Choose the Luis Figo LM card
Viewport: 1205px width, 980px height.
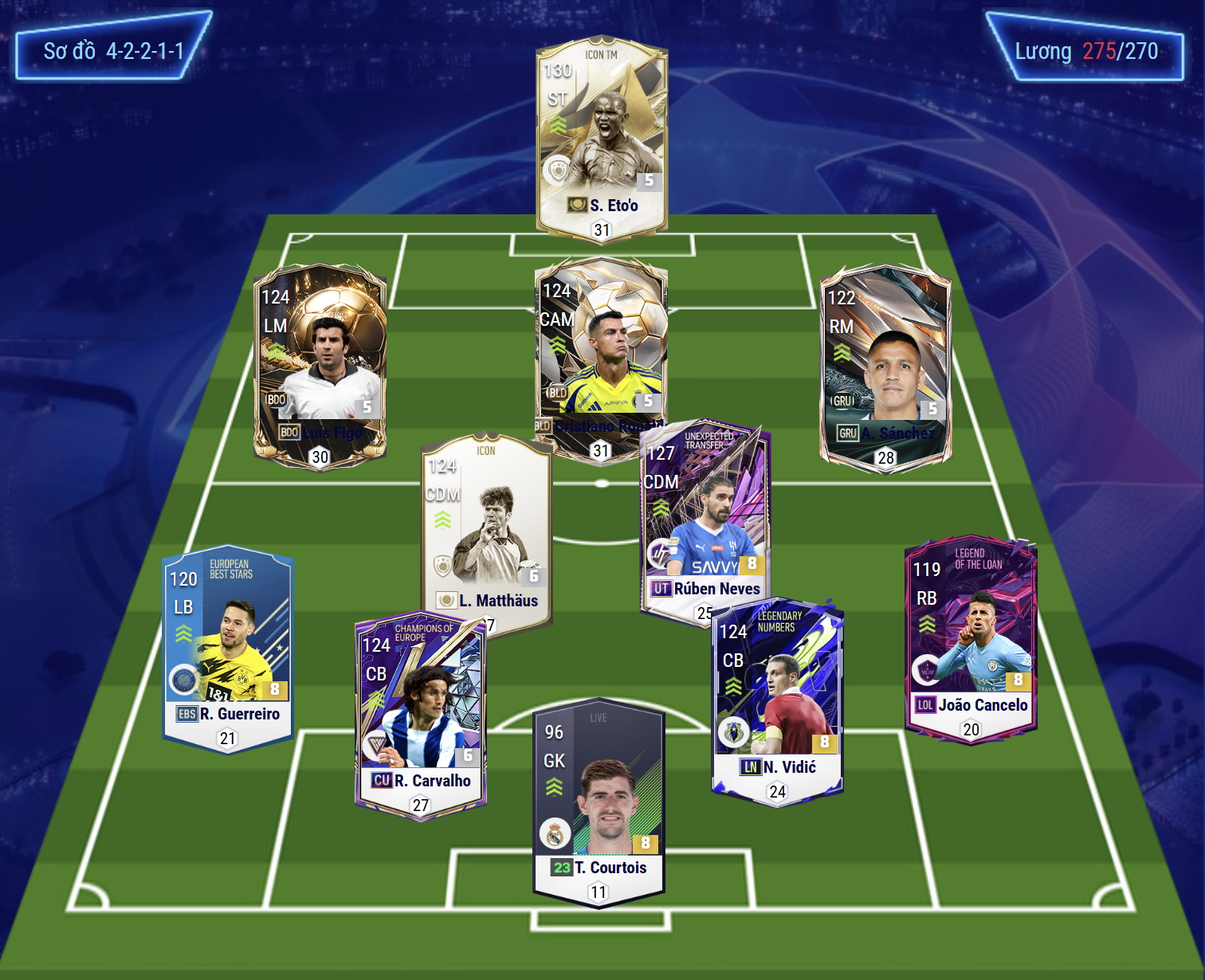pyautogui.click(x=320, y=363)
